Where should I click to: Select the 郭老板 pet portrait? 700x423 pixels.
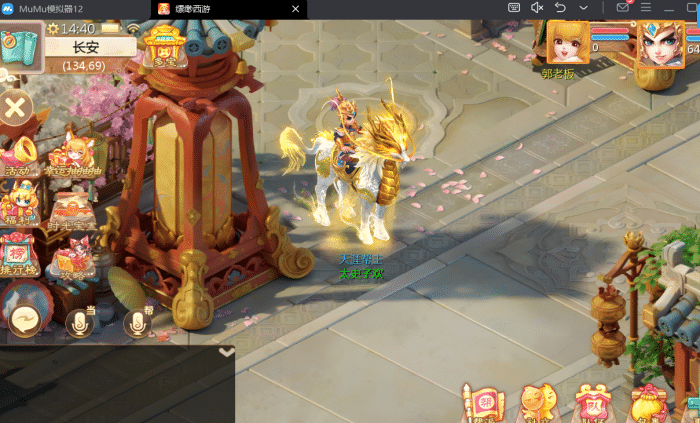(x=566, y=42)
